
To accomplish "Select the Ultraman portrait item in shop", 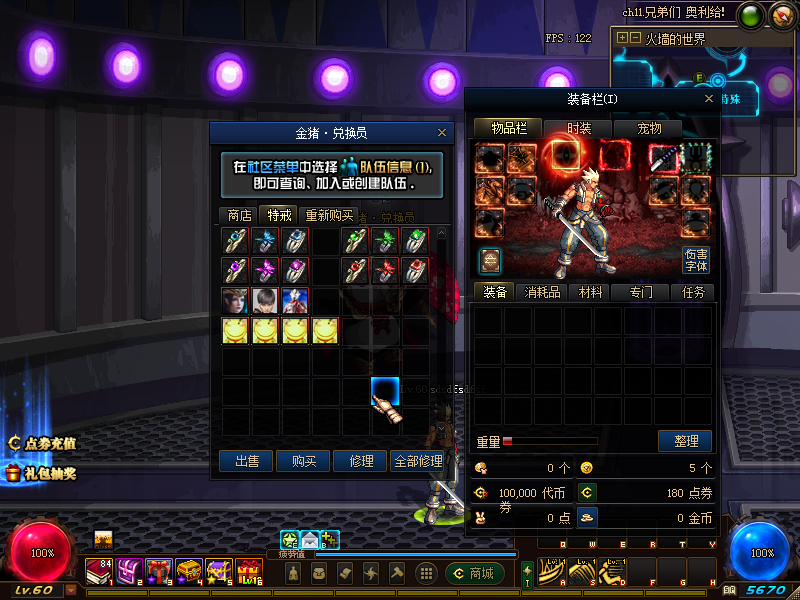I will 295,300.
